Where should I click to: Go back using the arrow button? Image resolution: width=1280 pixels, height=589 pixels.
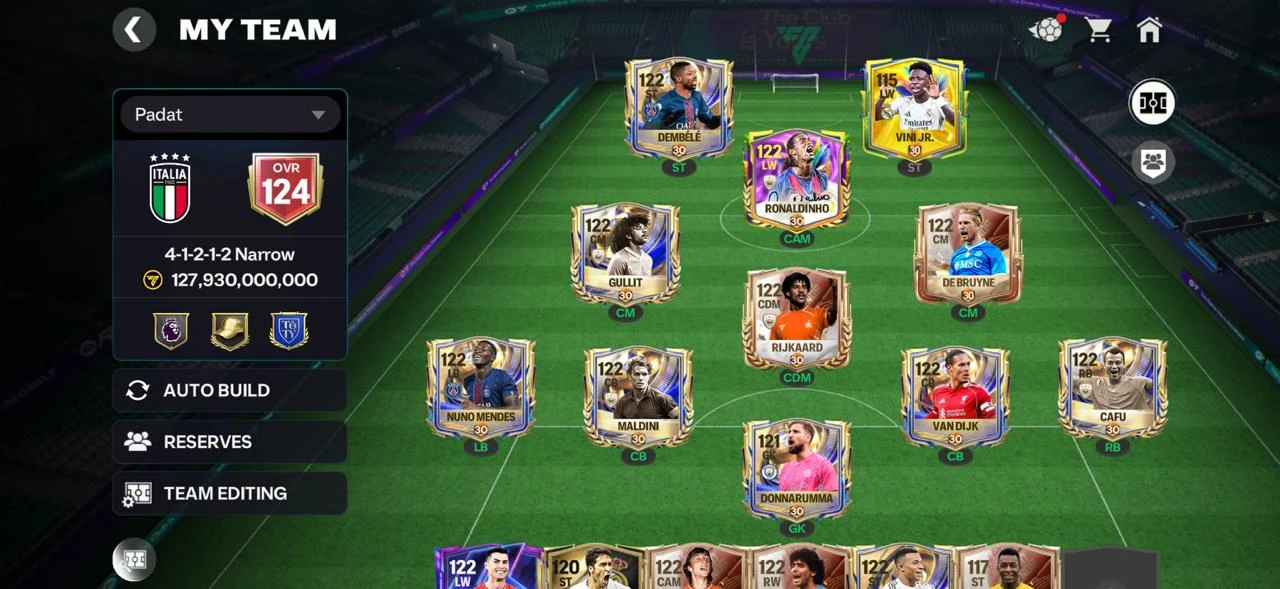[134, 30]
